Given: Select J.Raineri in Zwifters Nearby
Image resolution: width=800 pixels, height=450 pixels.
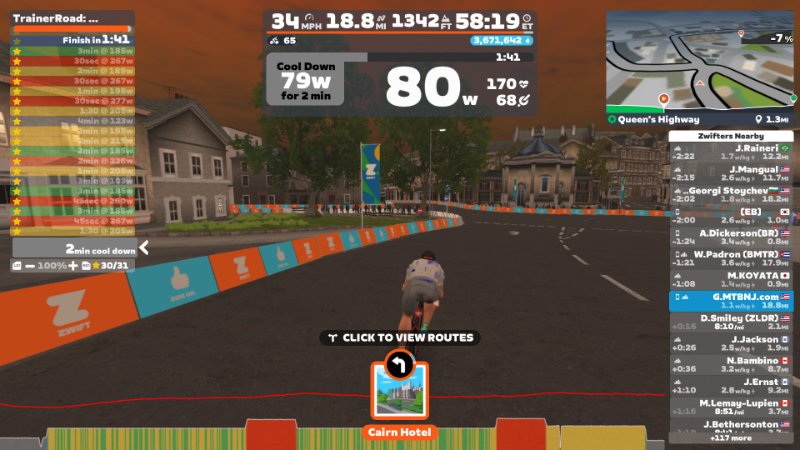Looking at the screenshot, I should tap(732, 153).
